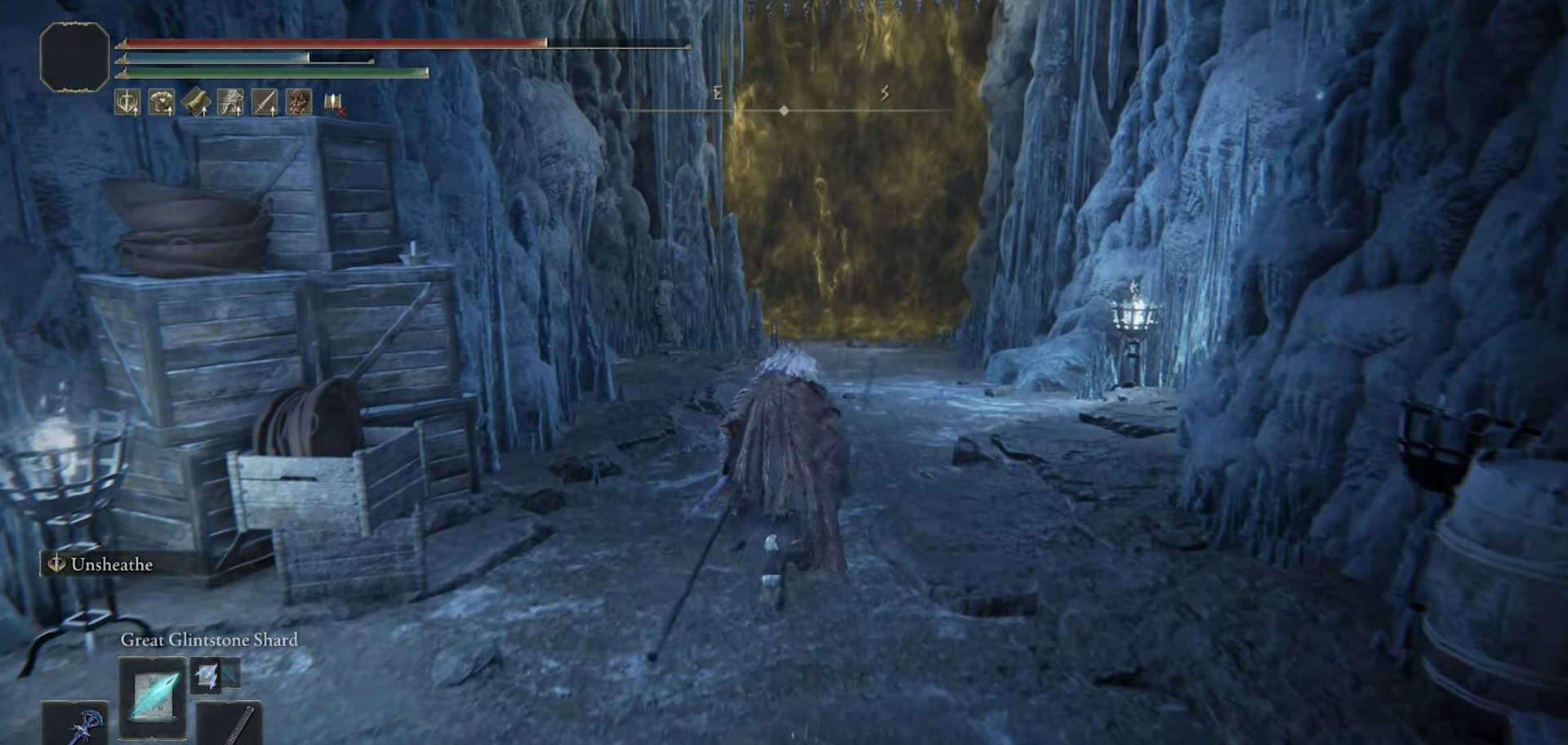Click the compass bar's center diamond marker
This screenshot has width=1568, height=745.
tap(784, 110)
